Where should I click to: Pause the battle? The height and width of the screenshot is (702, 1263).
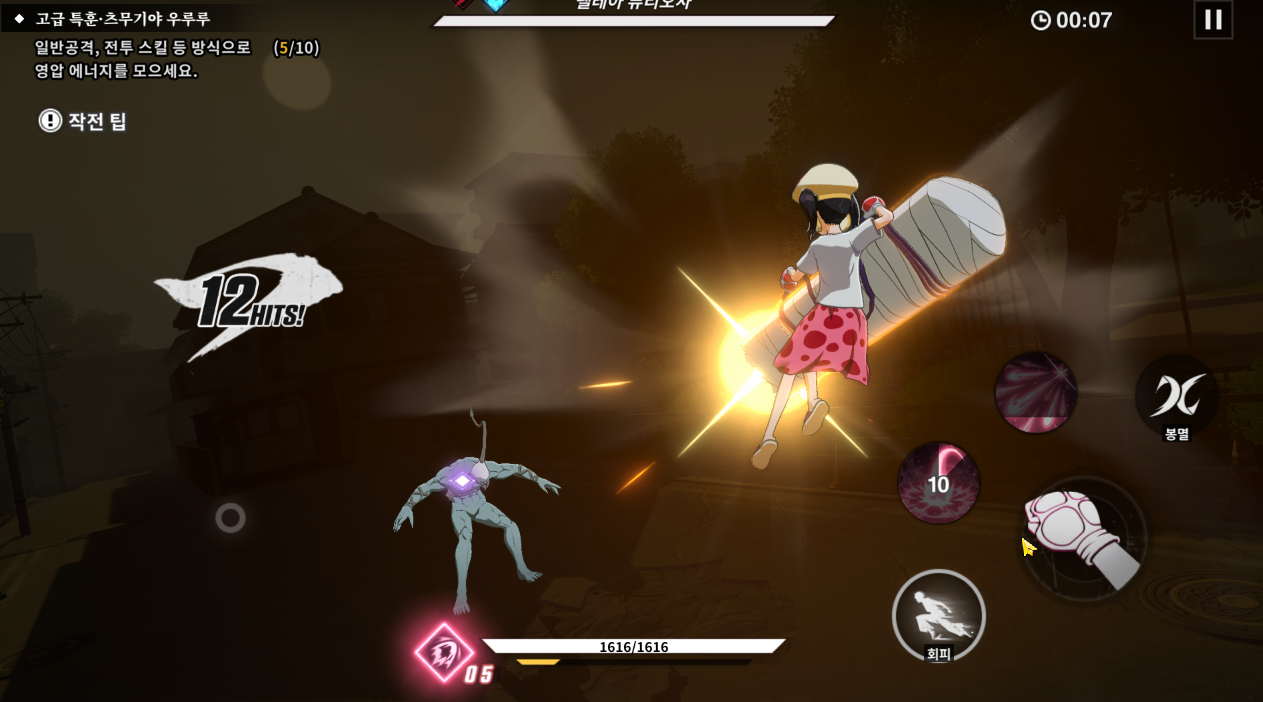[1213, 20]
